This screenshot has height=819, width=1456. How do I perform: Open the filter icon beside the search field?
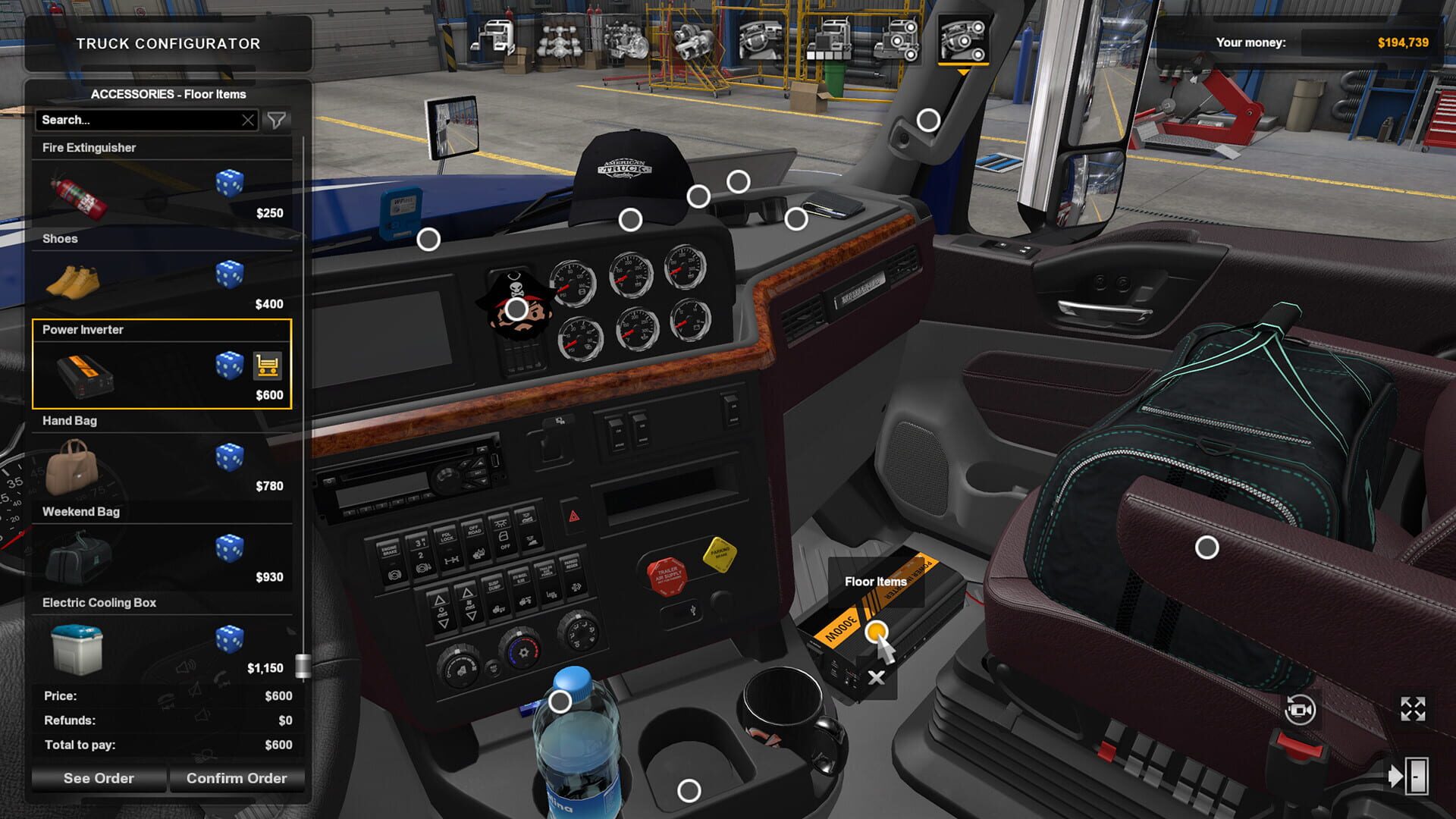278,120
